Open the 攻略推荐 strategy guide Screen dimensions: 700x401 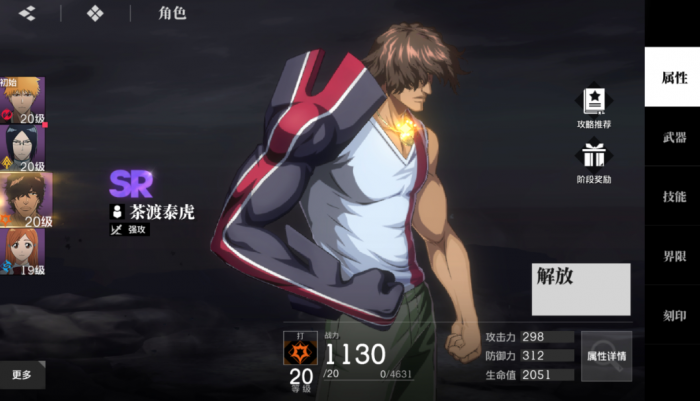point(594,107)
